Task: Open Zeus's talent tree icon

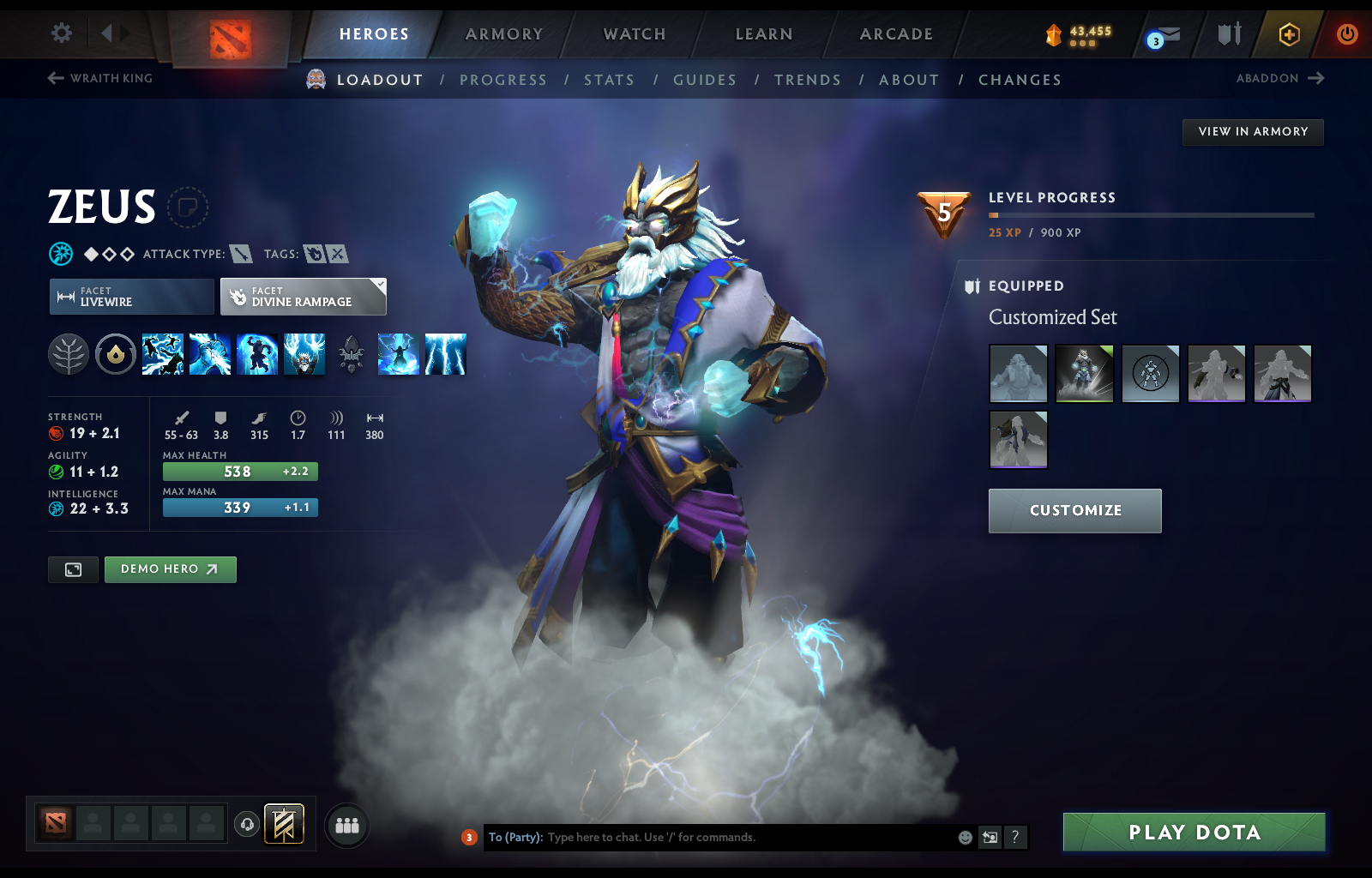Action: pyautogui.click(x=69, y=353)
